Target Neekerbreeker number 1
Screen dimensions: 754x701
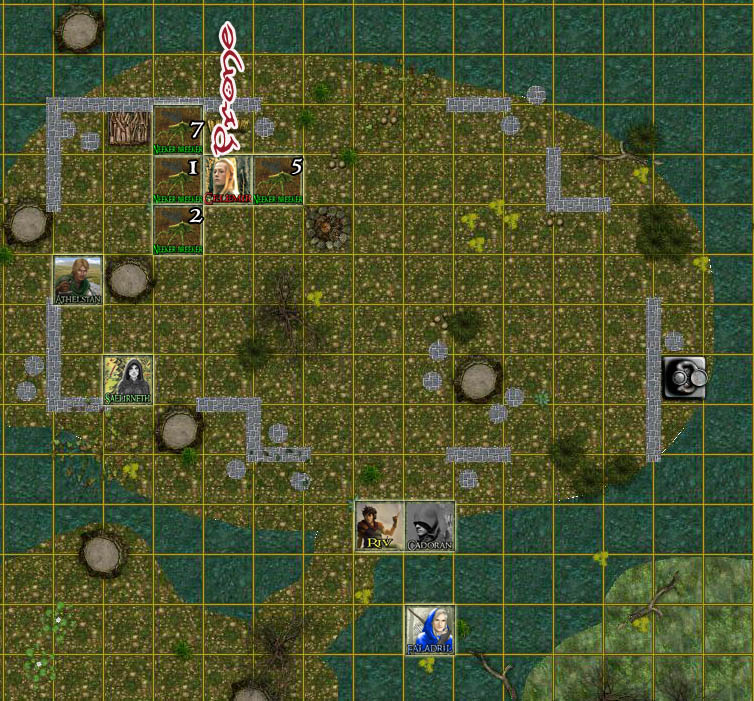pos(178,181)
